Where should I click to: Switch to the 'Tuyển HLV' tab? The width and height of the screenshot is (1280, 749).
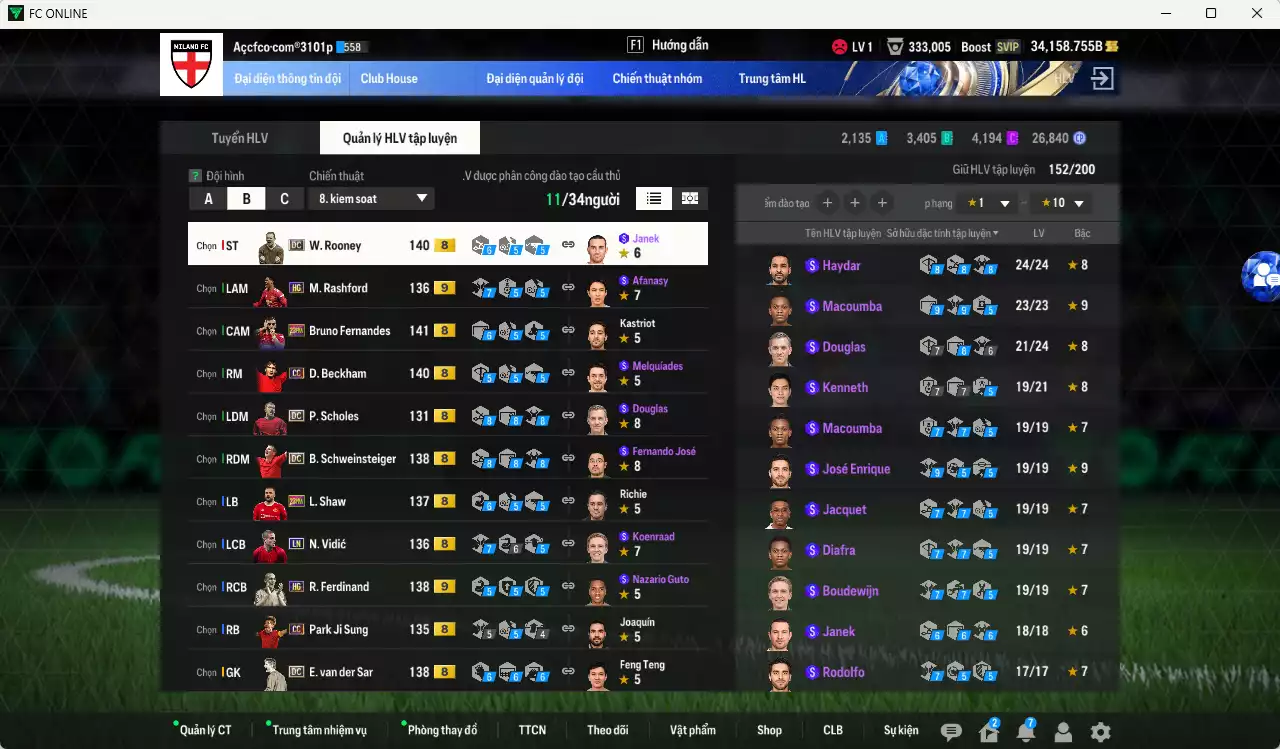(239, 138)
